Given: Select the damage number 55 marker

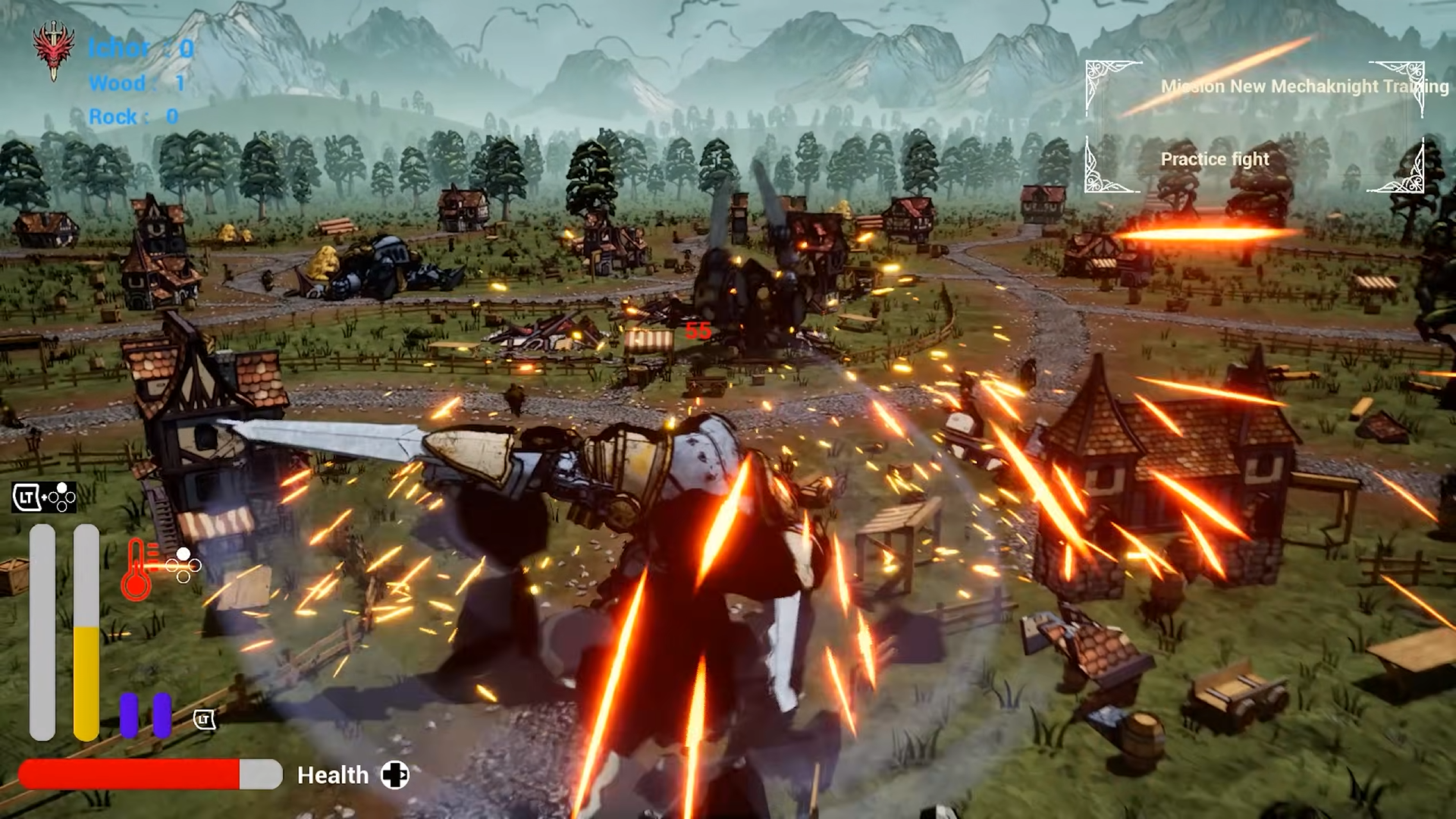Looking at the screenshot, I should click(698, 329).
